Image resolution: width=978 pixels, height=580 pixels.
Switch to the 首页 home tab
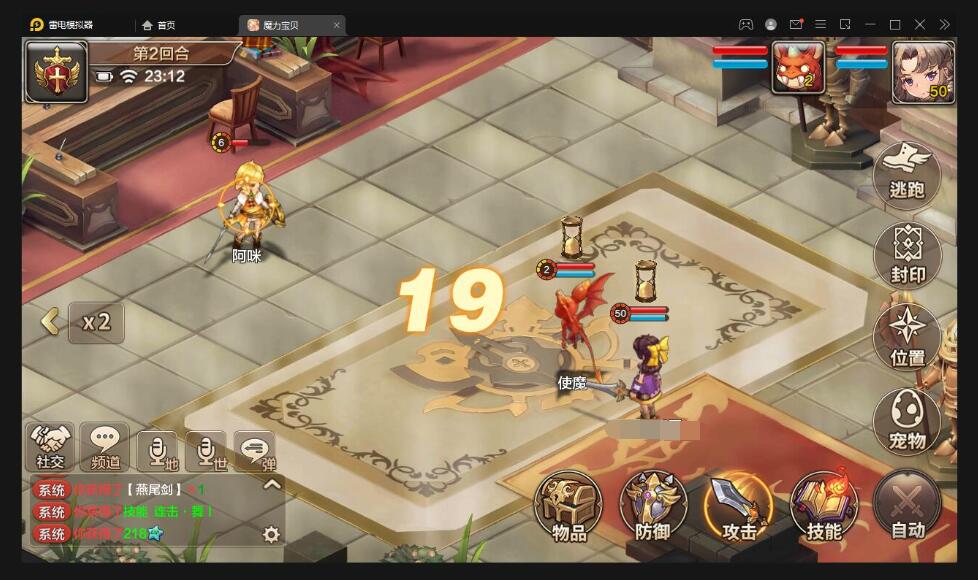(x=159, y=25)
